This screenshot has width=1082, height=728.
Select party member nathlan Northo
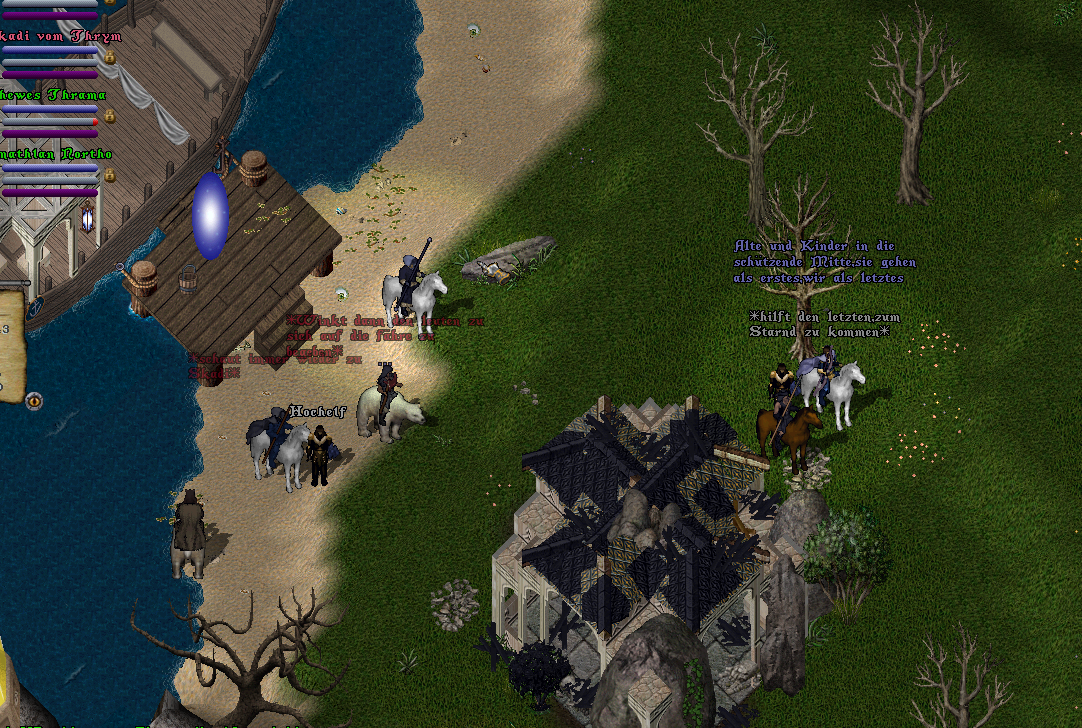point(56,154)
